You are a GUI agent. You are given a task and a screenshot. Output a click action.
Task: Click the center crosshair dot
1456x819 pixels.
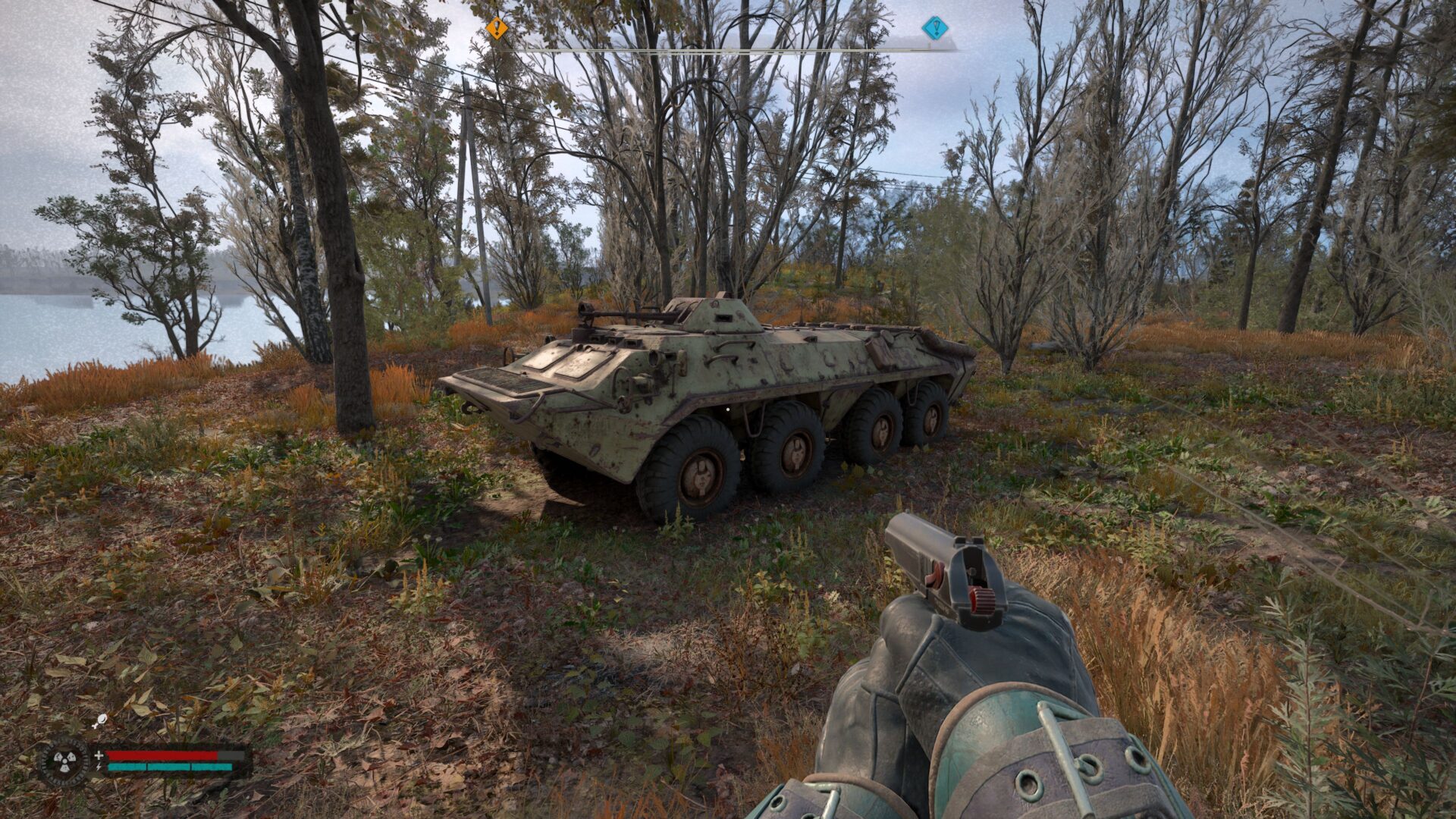click(x=728, y=409)
